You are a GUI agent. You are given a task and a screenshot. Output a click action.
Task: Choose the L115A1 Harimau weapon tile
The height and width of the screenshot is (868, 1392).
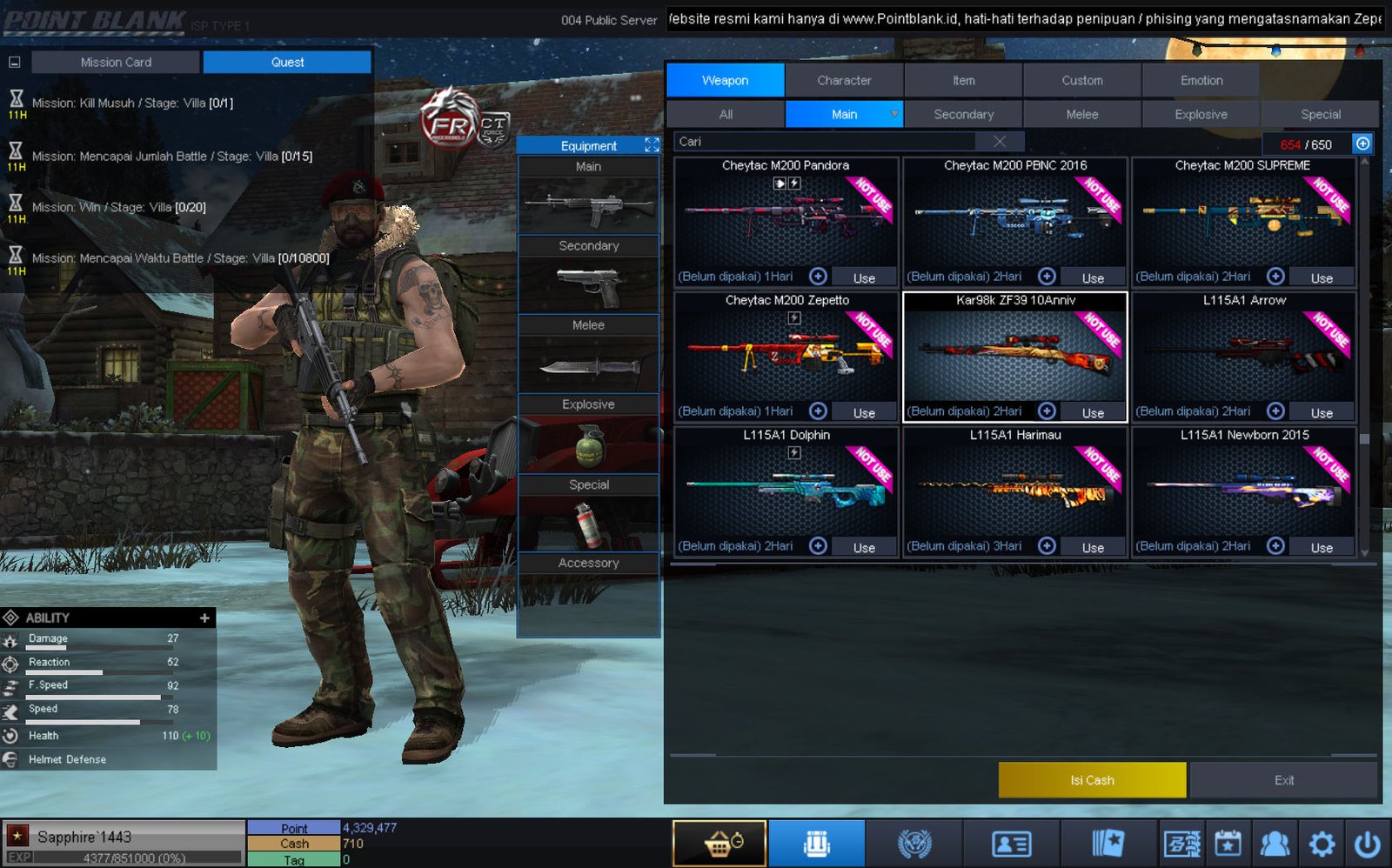(x=1014, y=487)
